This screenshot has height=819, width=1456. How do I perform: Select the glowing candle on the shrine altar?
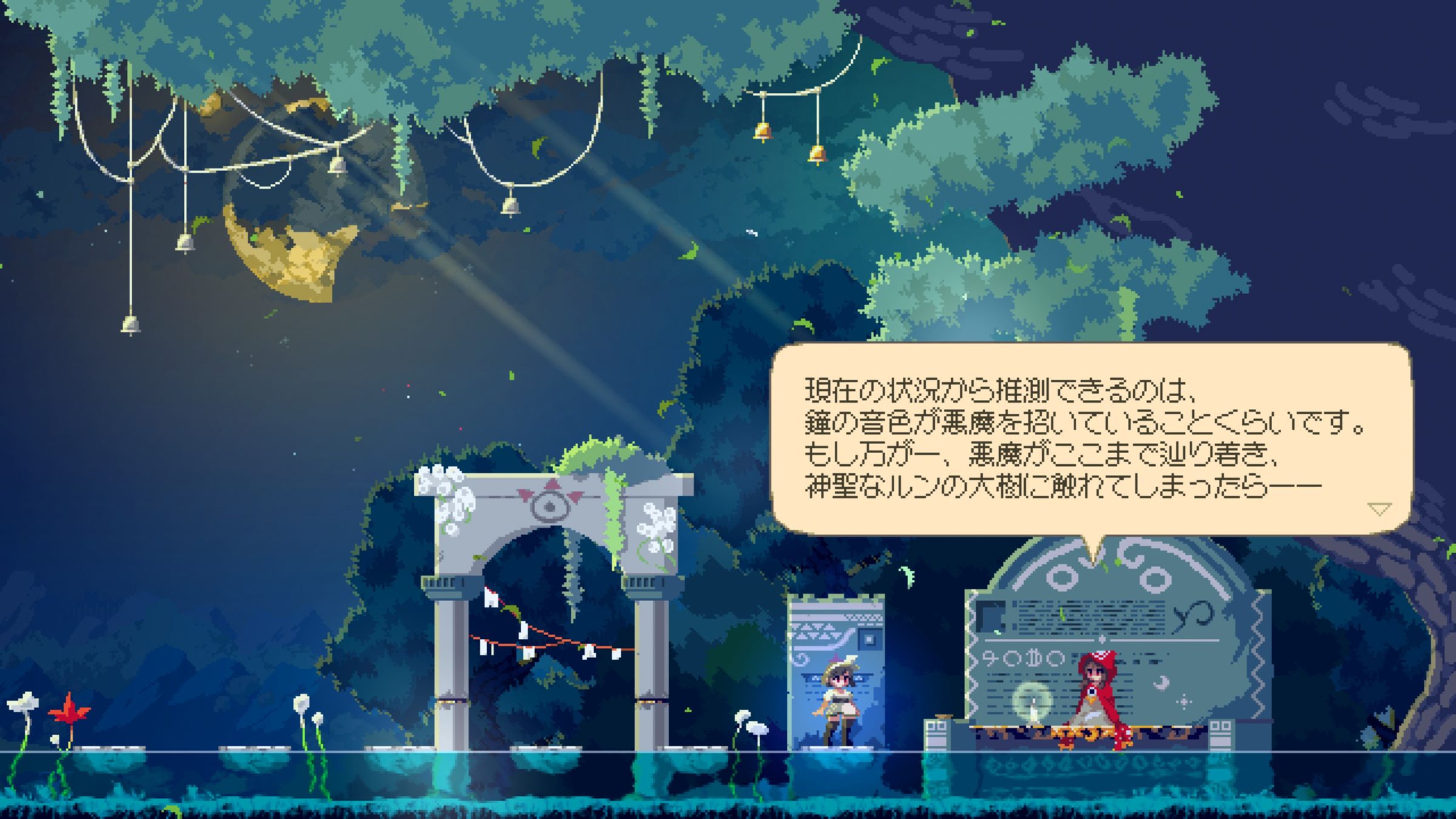pos(1033,709)
